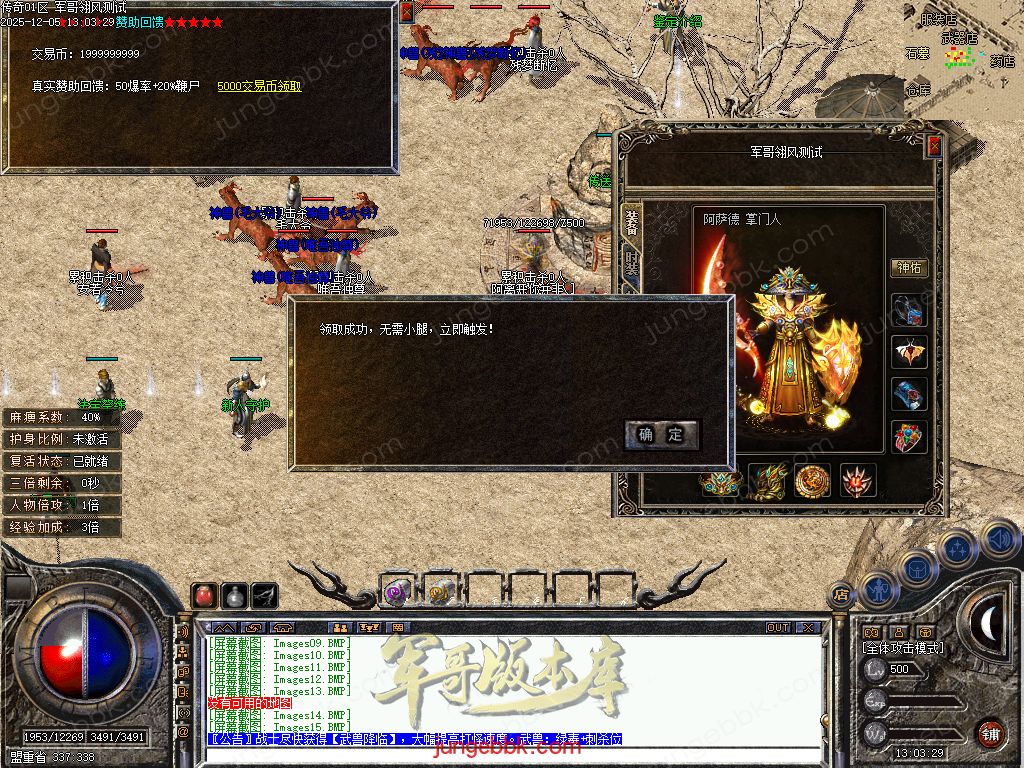This screenshot has width=1024, height=768.
Task: Click the 神佑 button
Action: tap(909, 268)
